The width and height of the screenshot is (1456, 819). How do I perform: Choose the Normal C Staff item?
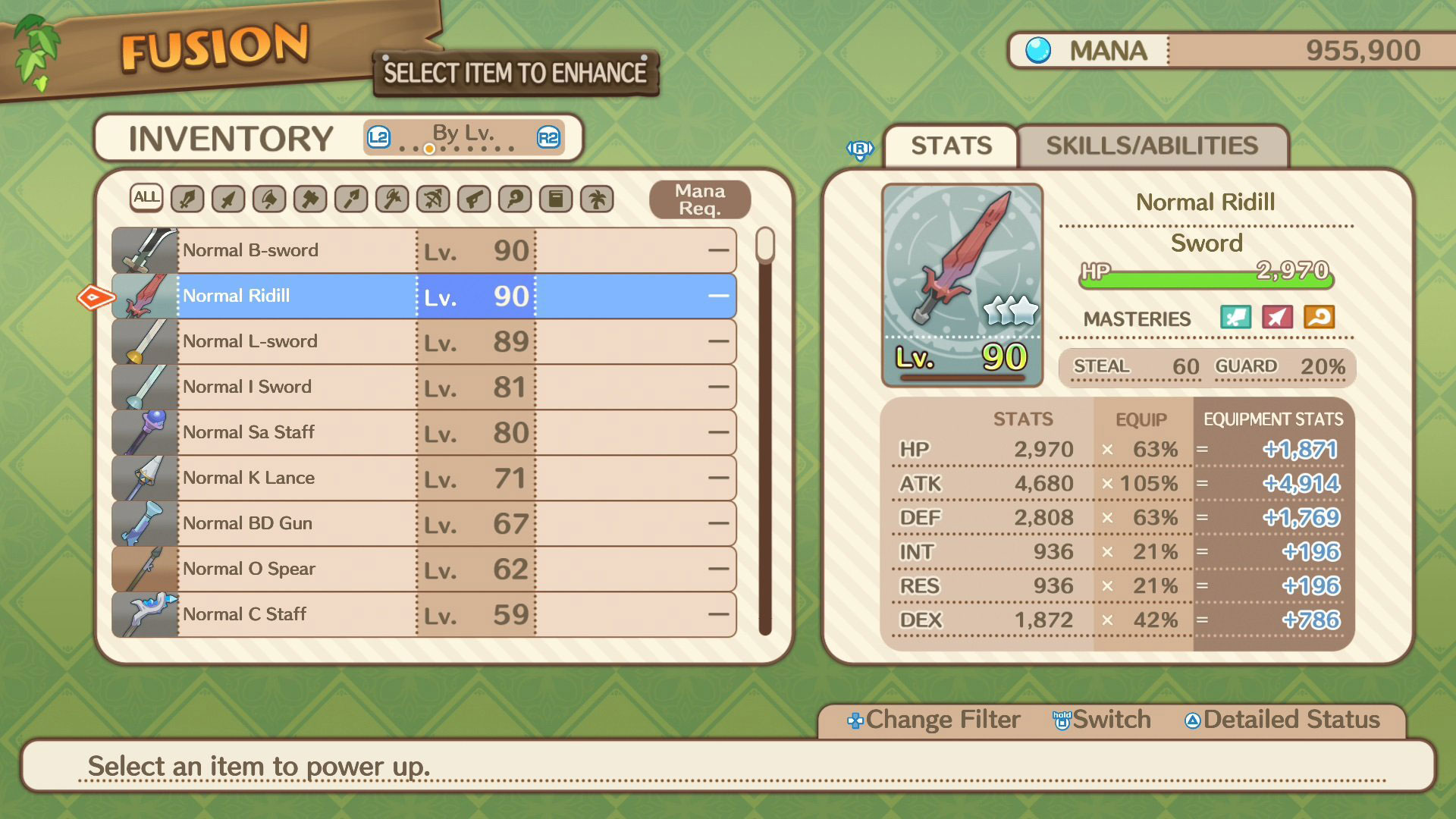pos(423,614)
